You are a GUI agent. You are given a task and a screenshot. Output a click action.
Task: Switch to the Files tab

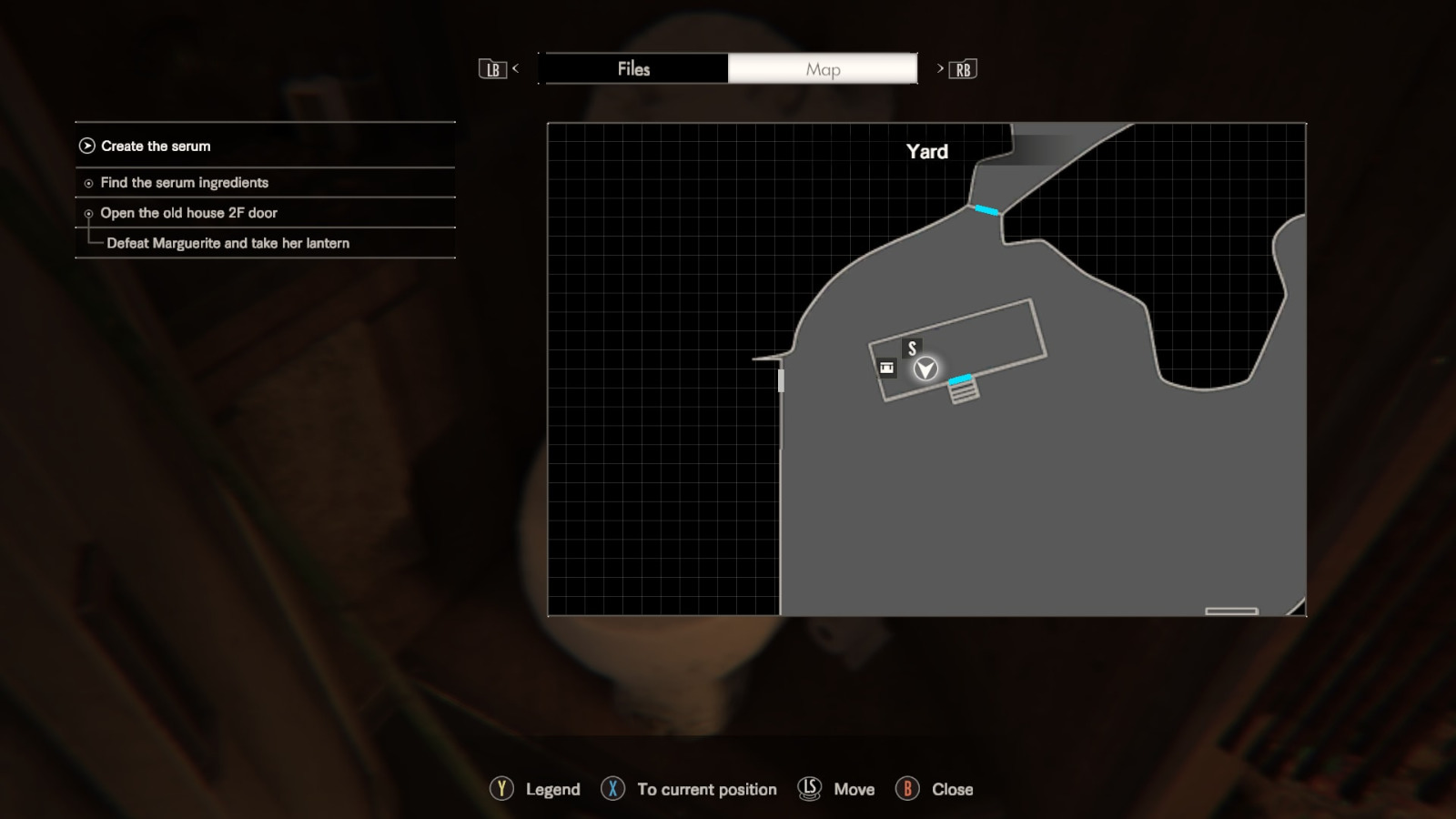pyautogui.click(x=633, y=69)
